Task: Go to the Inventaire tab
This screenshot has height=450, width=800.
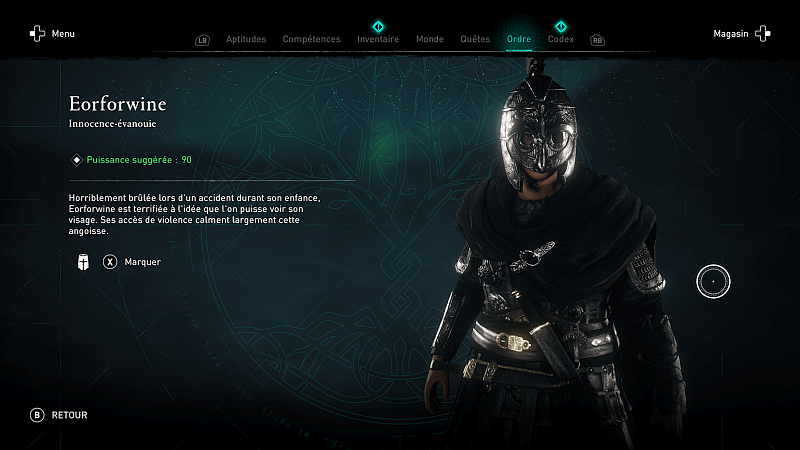Action: coord(378,39)
